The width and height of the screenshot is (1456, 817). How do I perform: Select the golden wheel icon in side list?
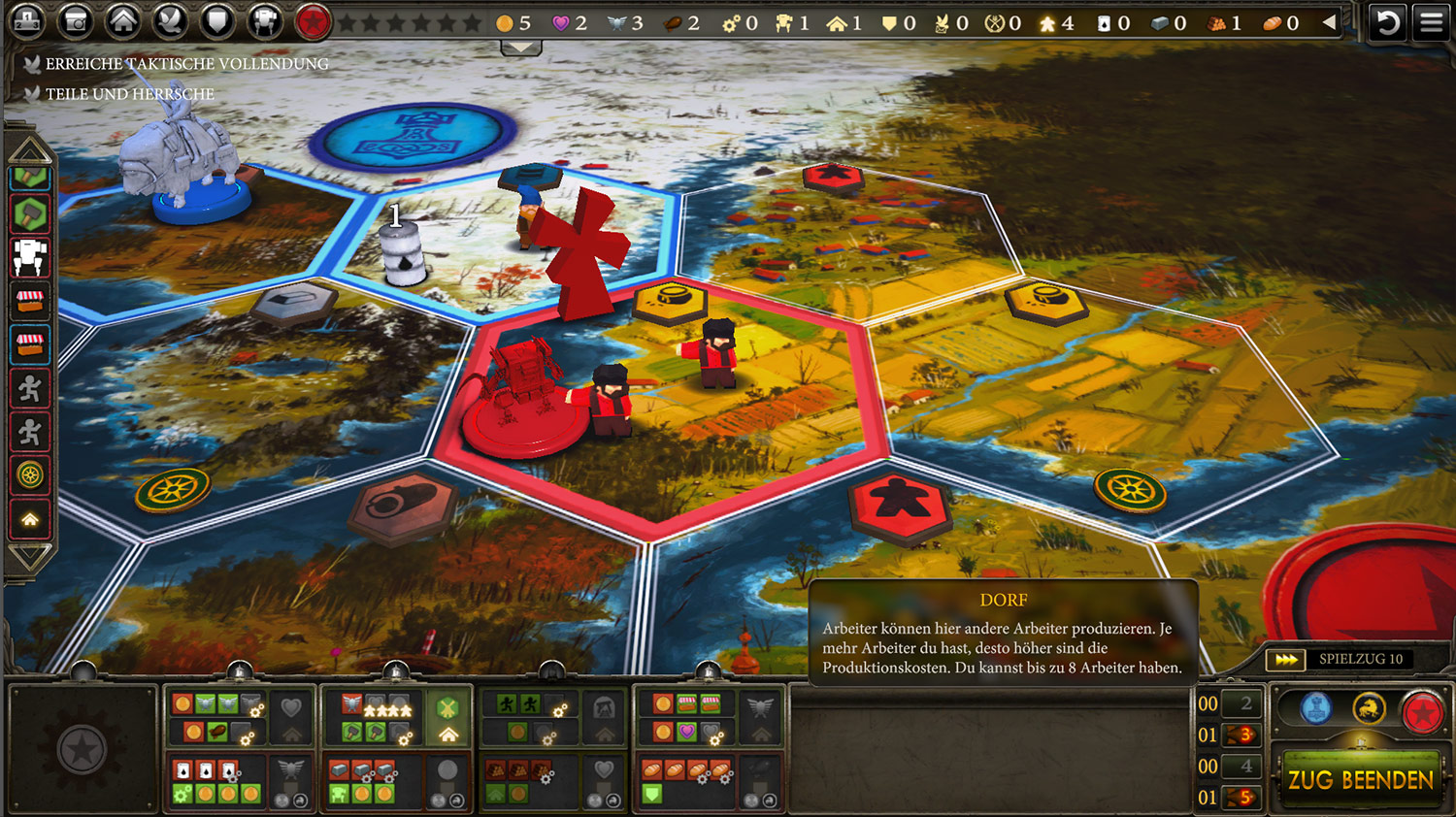click(x=30, y=475)
